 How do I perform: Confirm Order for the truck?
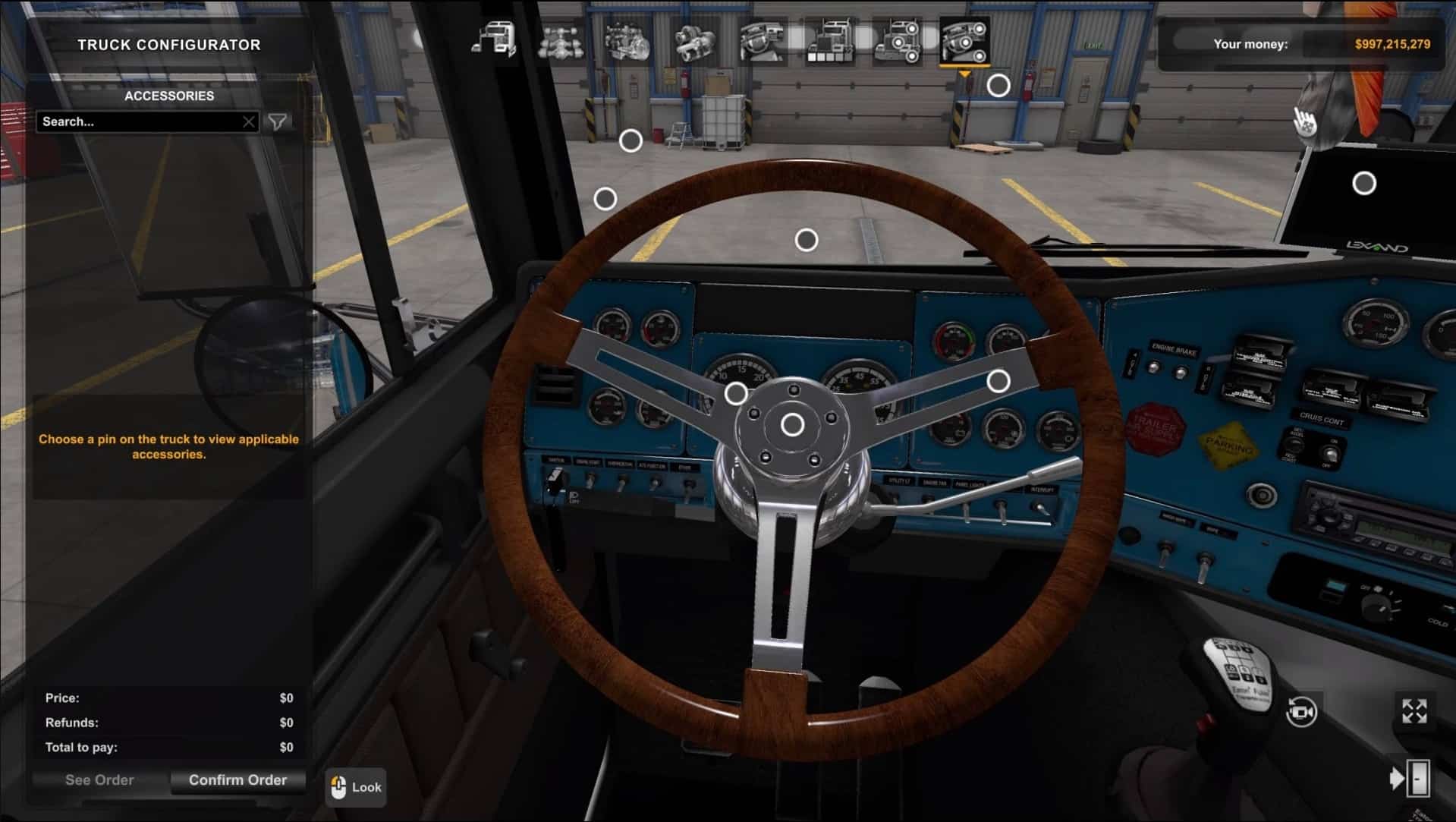point(237,780)
